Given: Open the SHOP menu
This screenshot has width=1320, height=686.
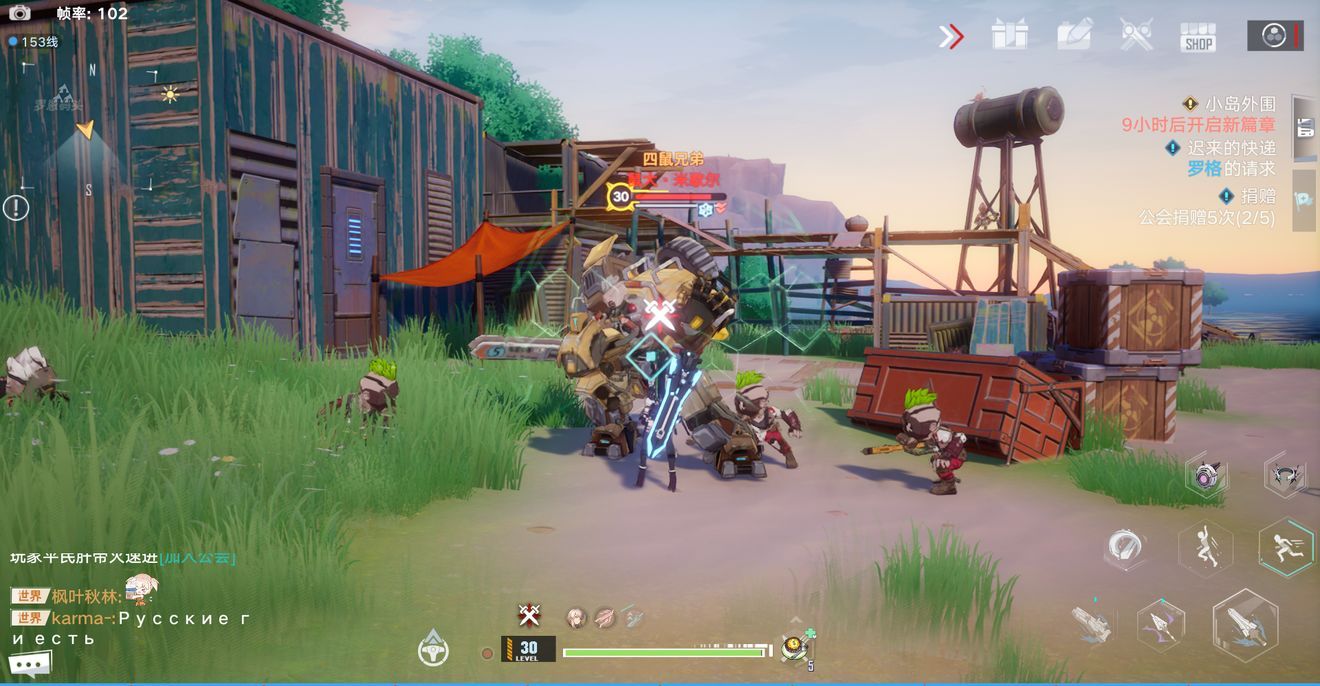Looking at the screenshot, I should [1197, 37].
